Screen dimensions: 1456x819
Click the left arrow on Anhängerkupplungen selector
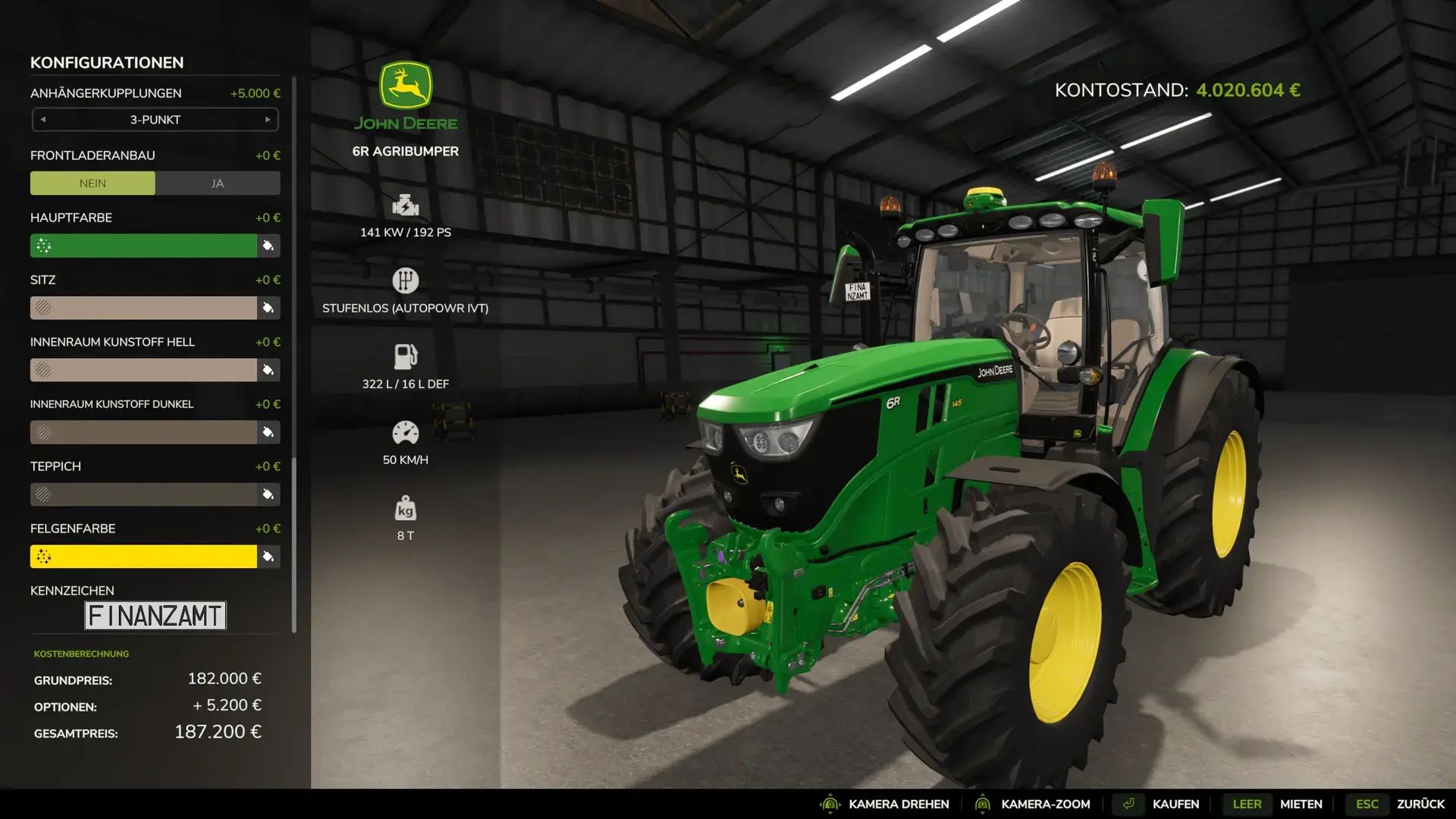pos(43,119)
